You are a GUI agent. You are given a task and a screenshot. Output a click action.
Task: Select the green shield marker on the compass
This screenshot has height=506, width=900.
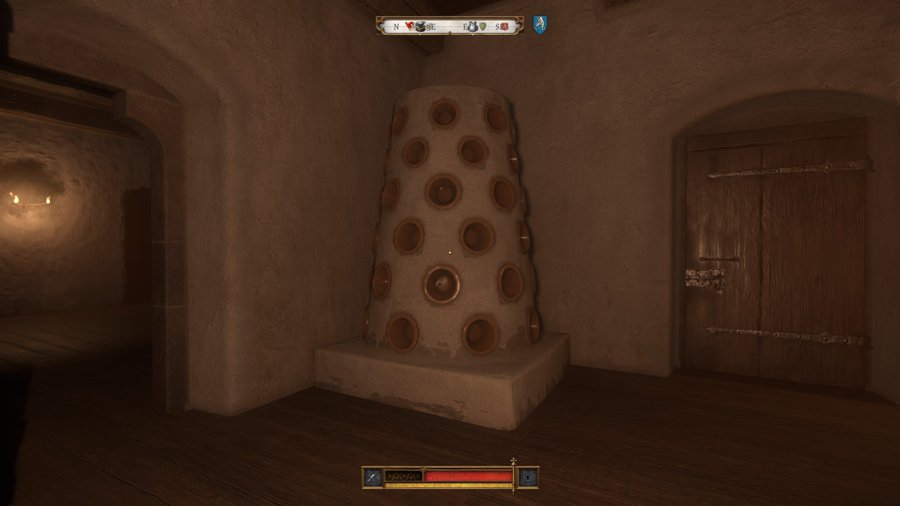[484, 26]
